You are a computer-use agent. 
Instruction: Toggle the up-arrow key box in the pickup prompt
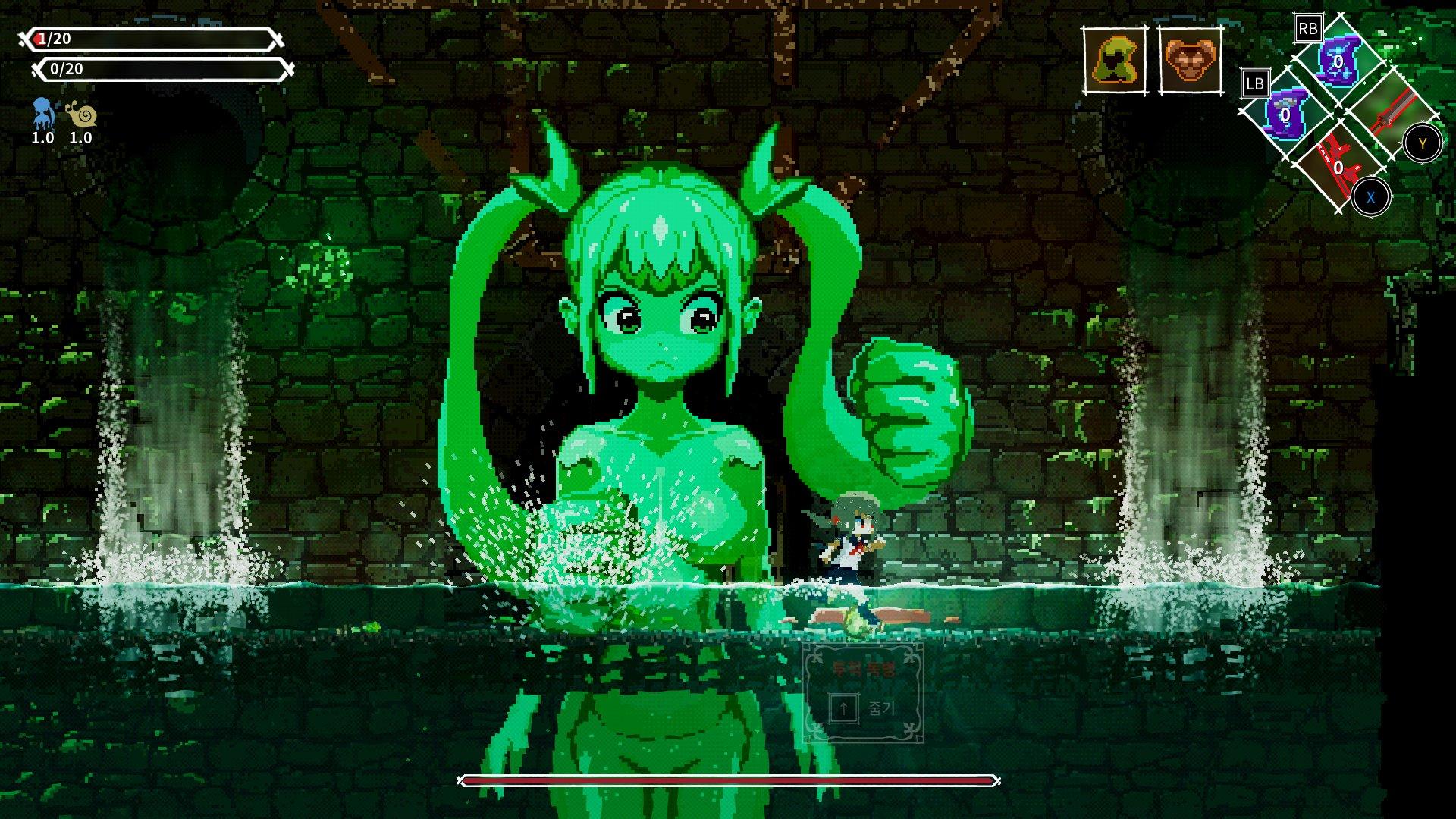tap(843, 708)
